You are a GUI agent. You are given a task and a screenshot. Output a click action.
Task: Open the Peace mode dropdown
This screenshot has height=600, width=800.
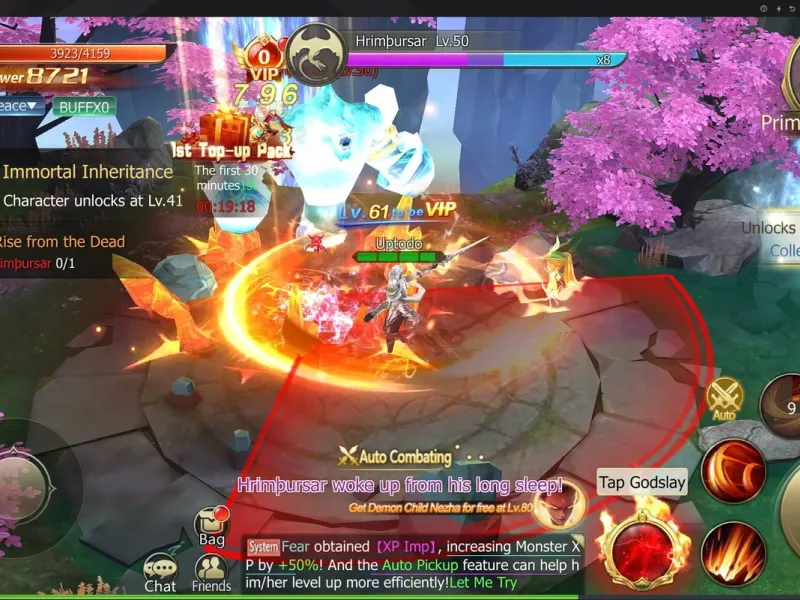(x=20, y=106)
